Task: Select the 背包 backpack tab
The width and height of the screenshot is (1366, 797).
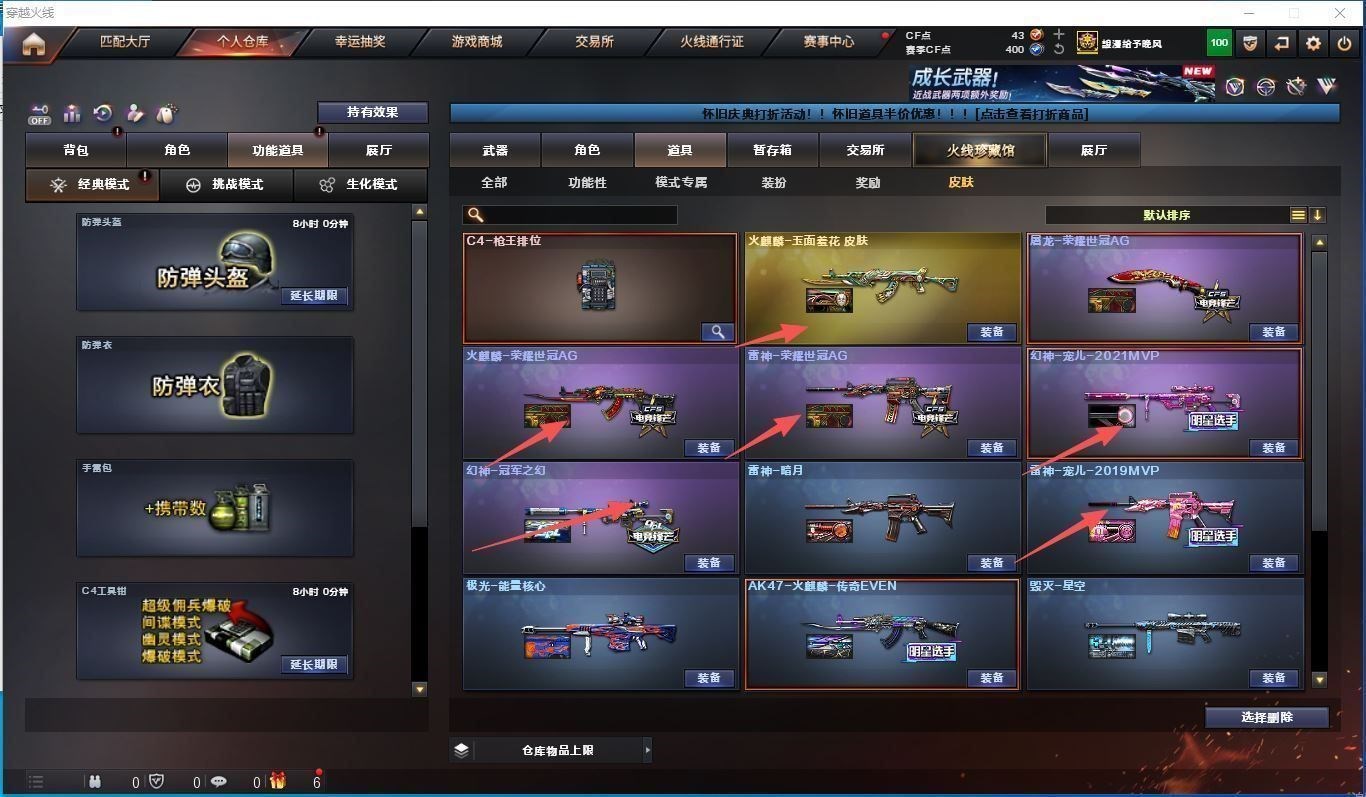Action: pos(76,150)
